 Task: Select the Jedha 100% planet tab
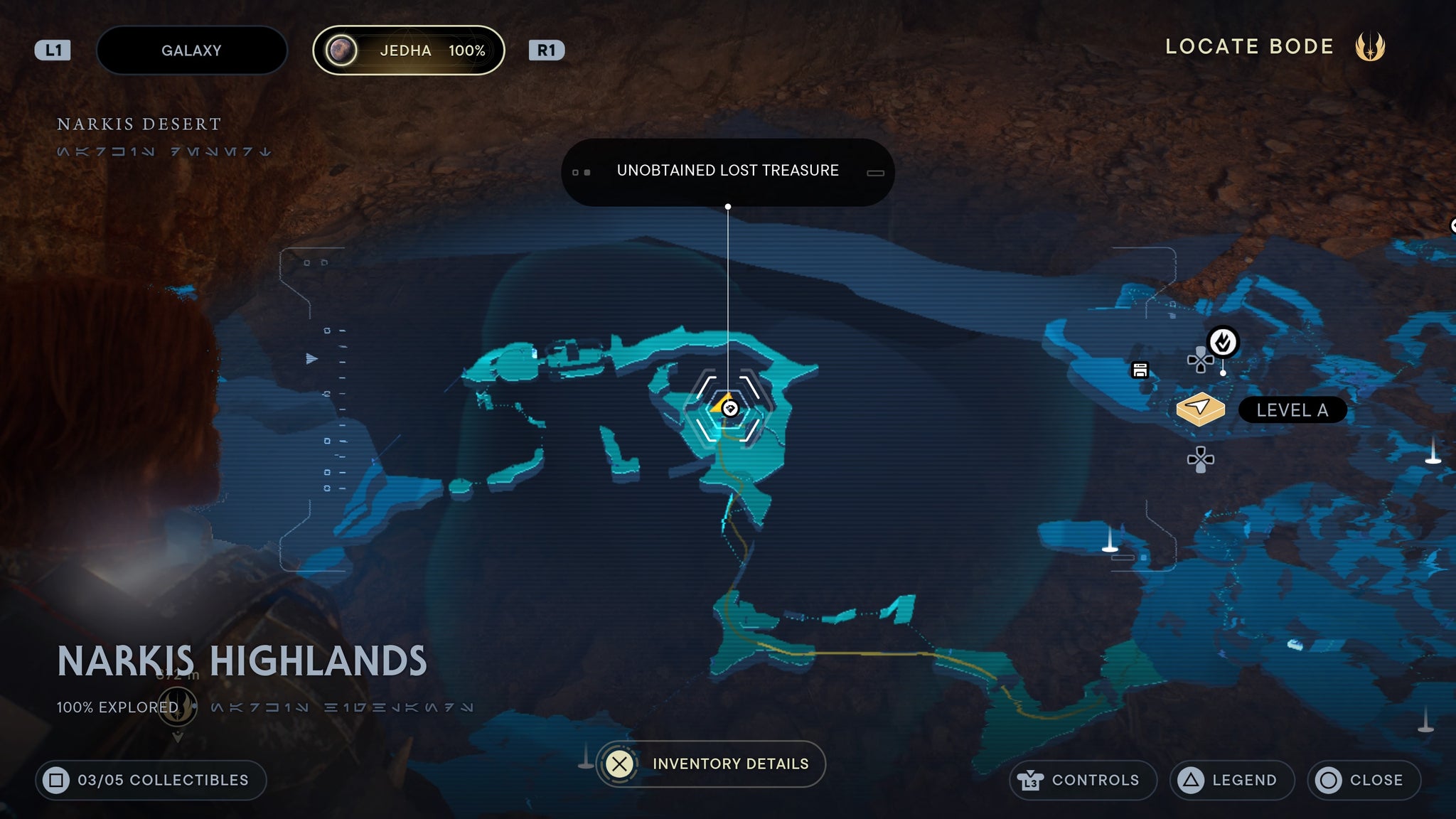coord(409,50)
